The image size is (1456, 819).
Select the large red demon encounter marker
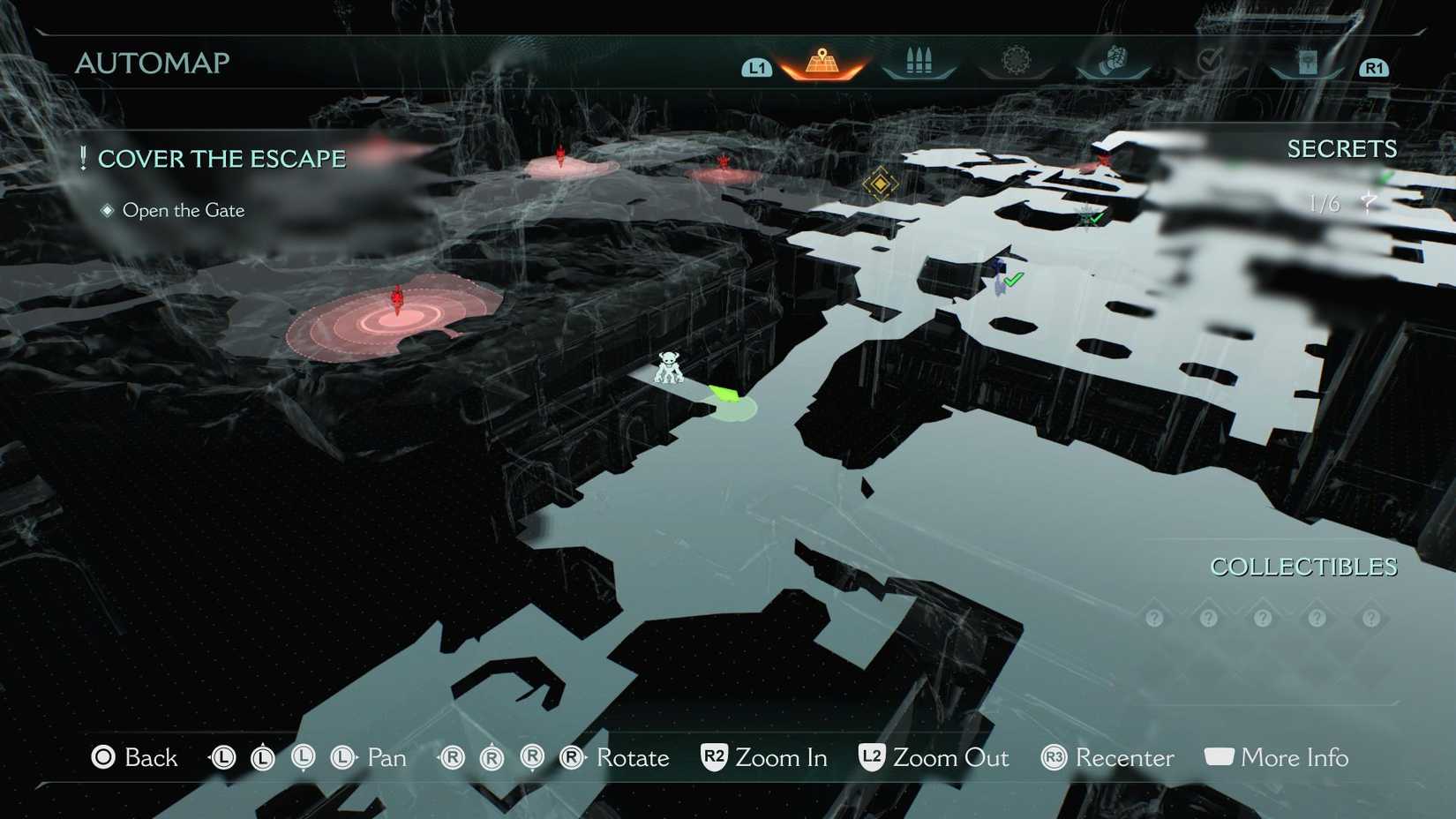point(395,304)
